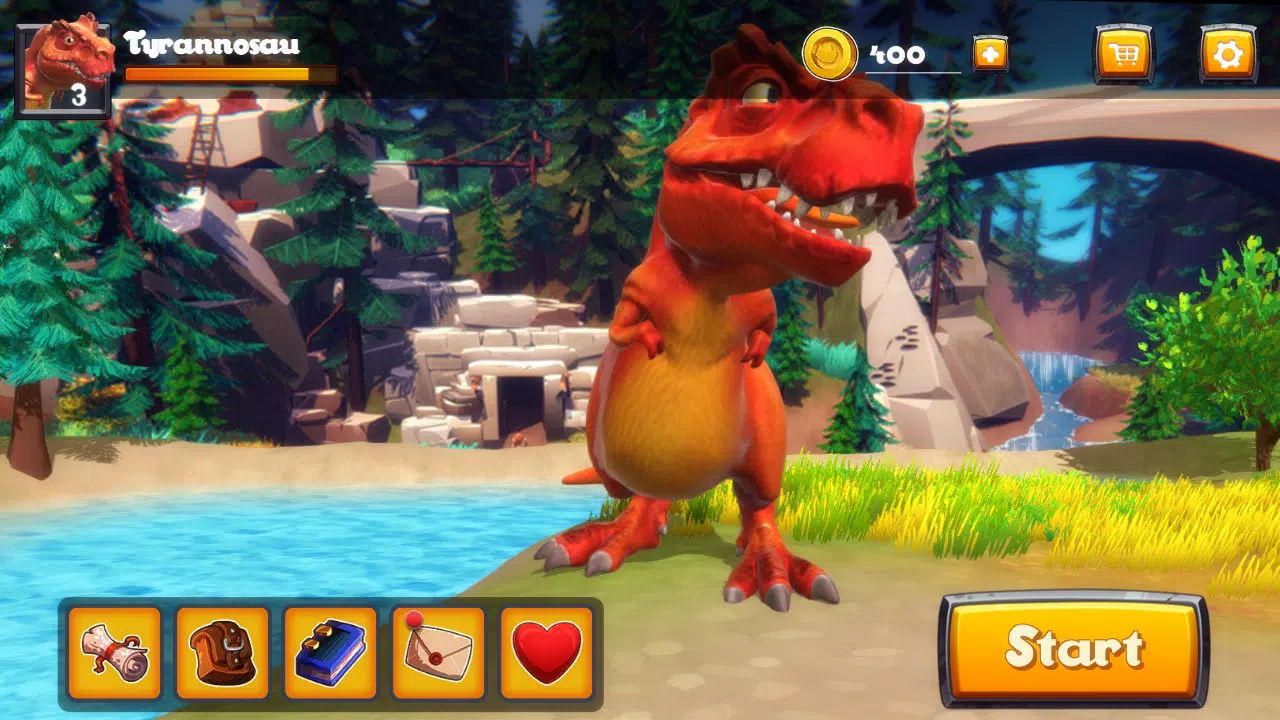This screenshot has width=1280, height=720.
Task: Check the envelope mail icon
Action: click(438, 653)
